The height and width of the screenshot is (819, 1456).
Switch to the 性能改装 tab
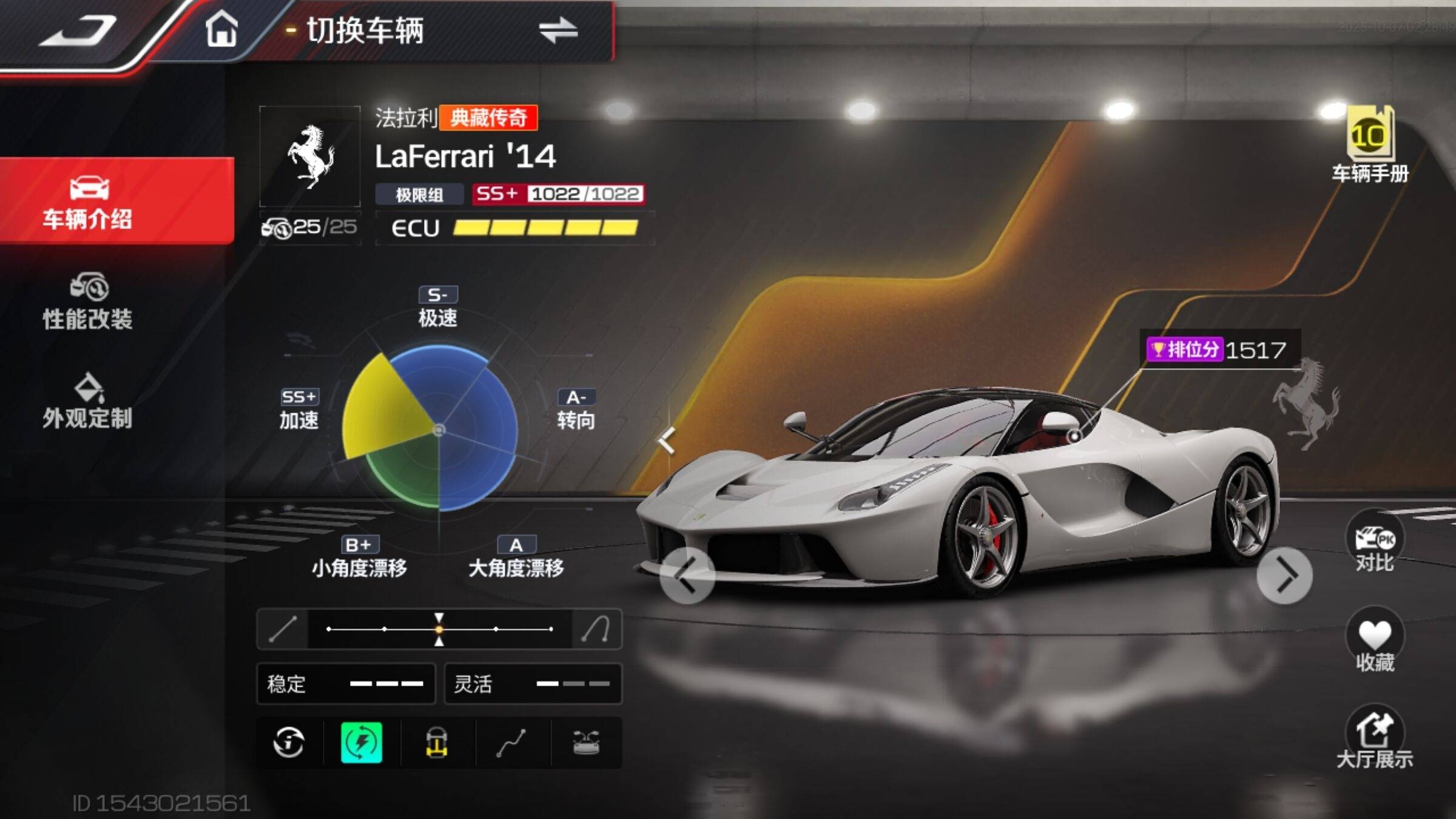(88, 302)
